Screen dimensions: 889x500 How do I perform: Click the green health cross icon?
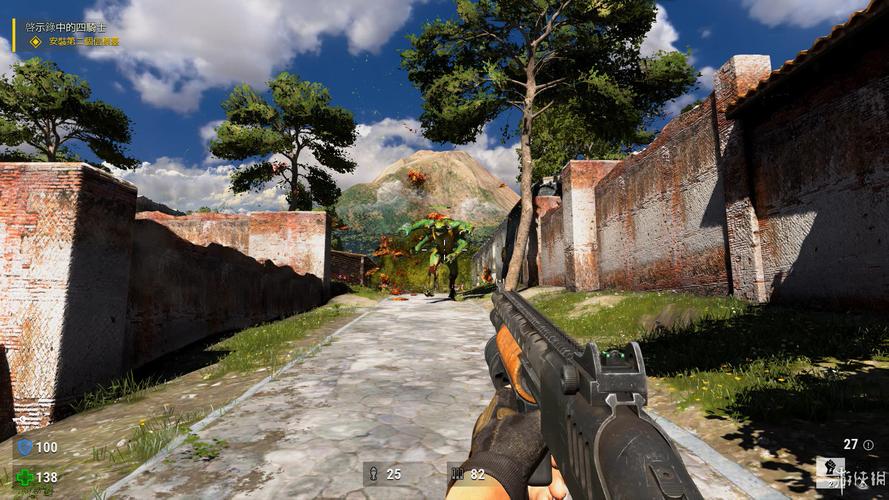click(24, 477)
